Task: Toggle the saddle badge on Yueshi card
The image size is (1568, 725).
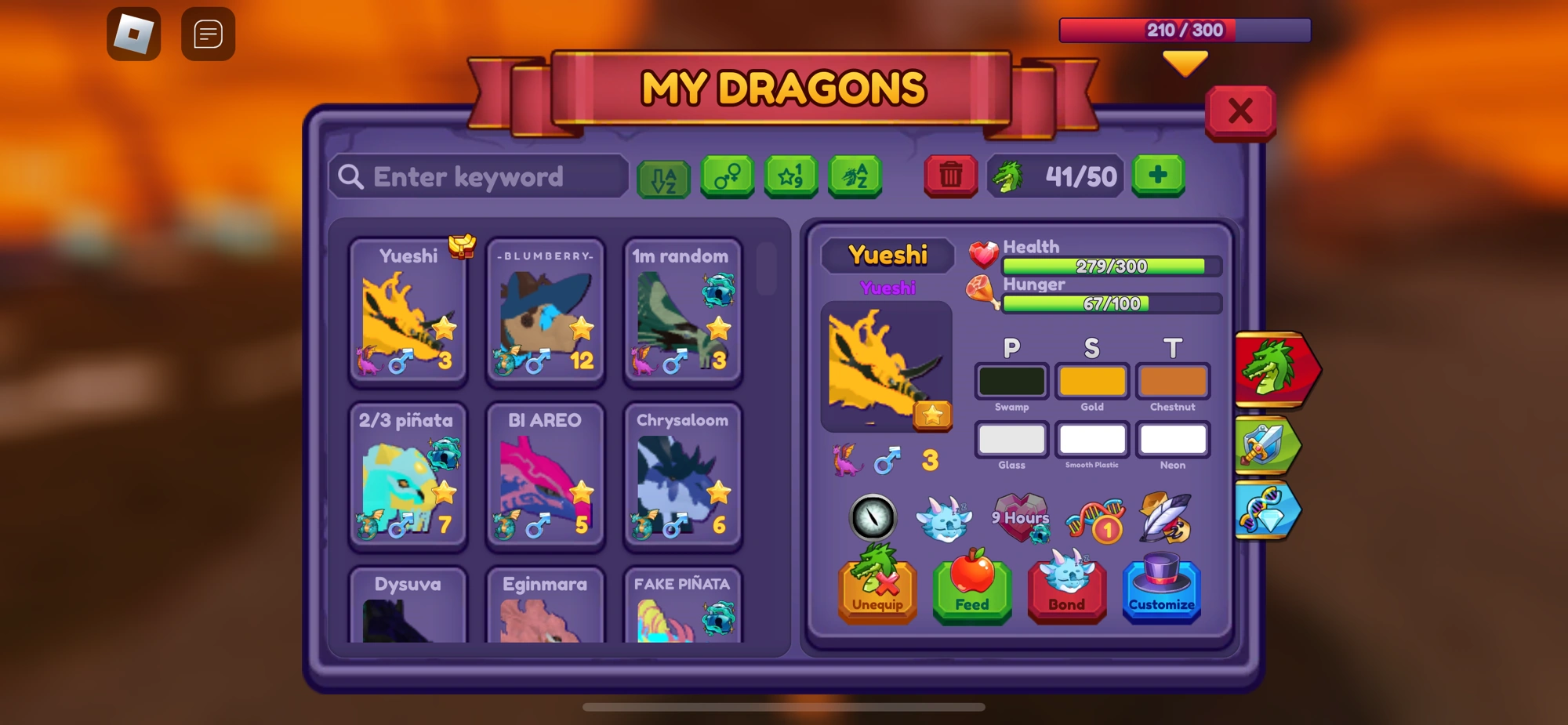Action: click(x=462, y=245)
